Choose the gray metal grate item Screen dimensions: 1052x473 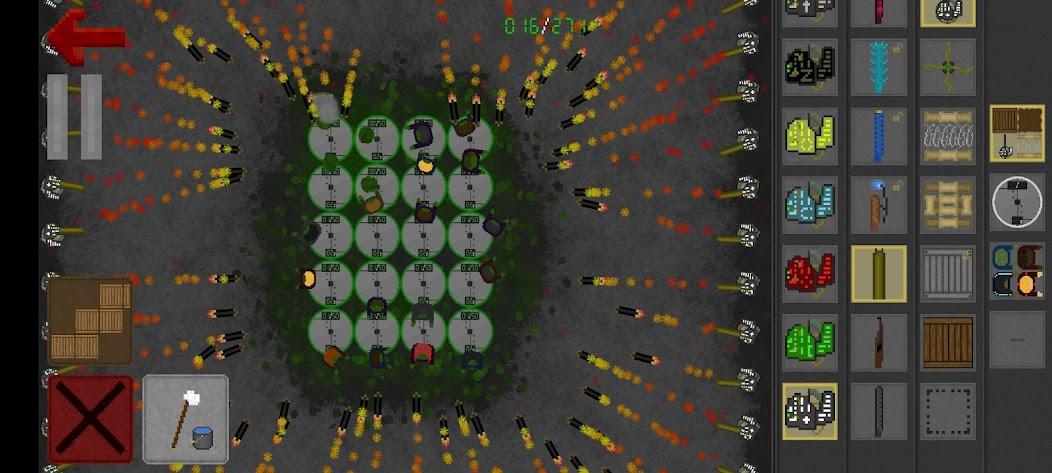coord(948,273)
